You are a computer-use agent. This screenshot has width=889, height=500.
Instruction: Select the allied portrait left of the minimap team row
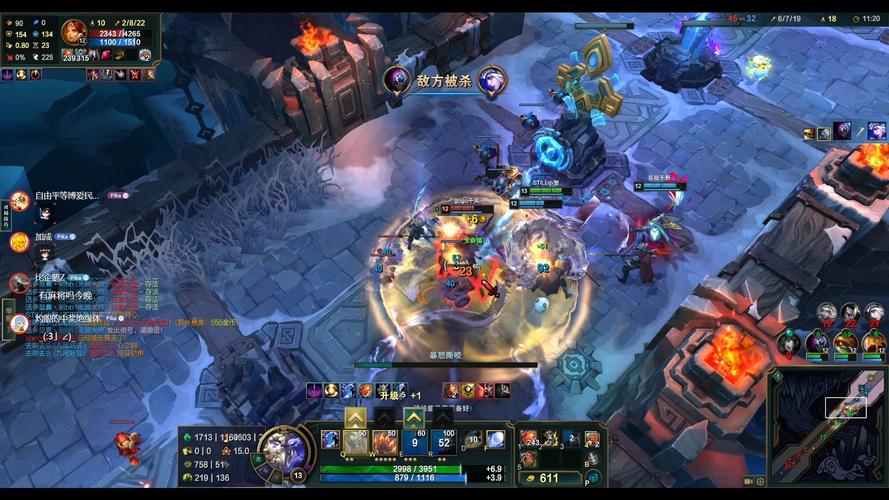[x=789, y=342]
